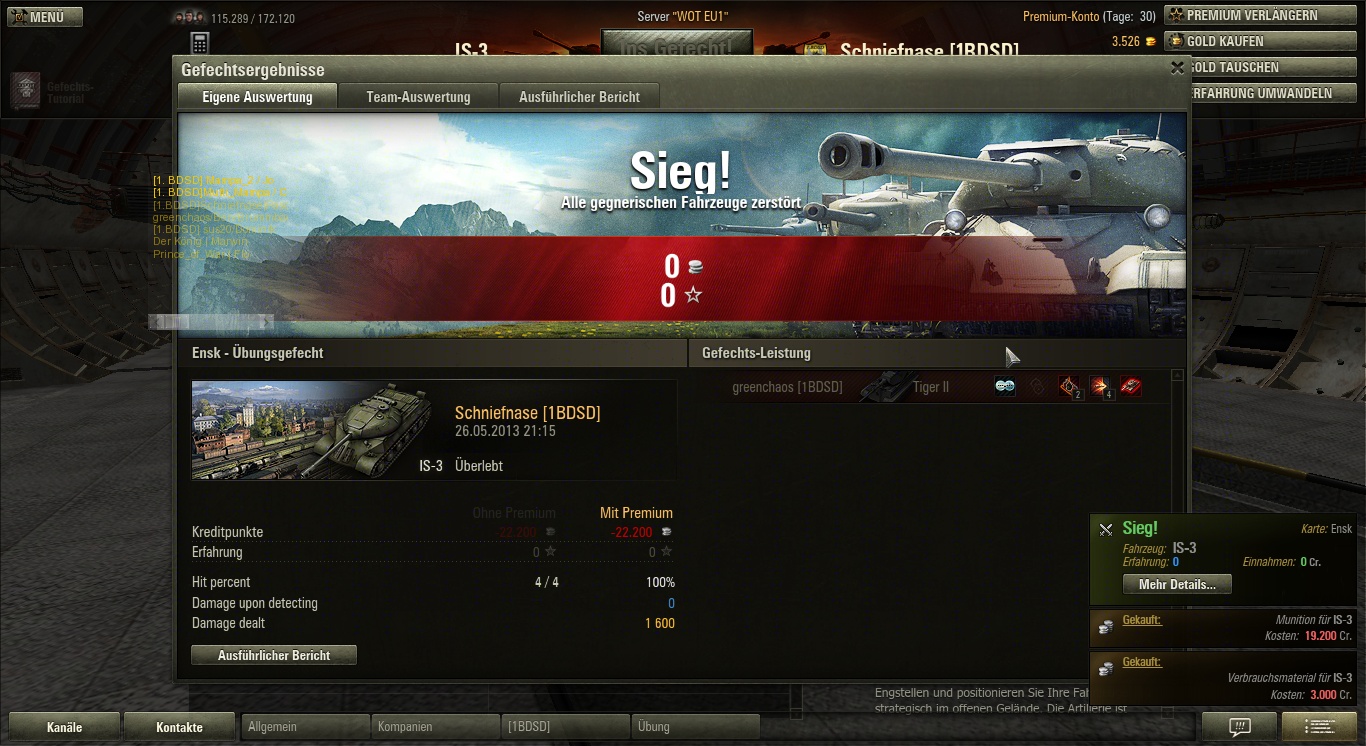Open the Ausführlicher Bericht tab
Viewport: 1366px width, 746px height.
click(x=579, y=97)
